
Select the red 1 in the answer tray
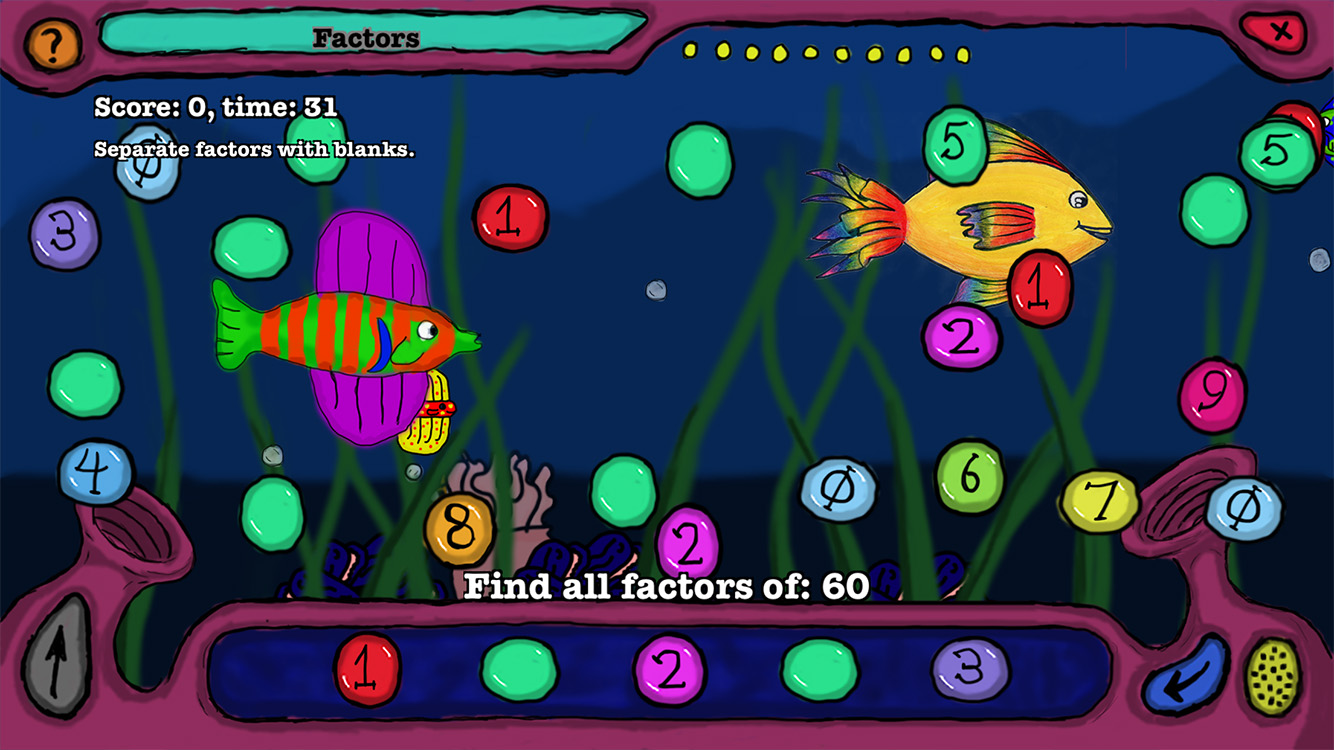368,669
